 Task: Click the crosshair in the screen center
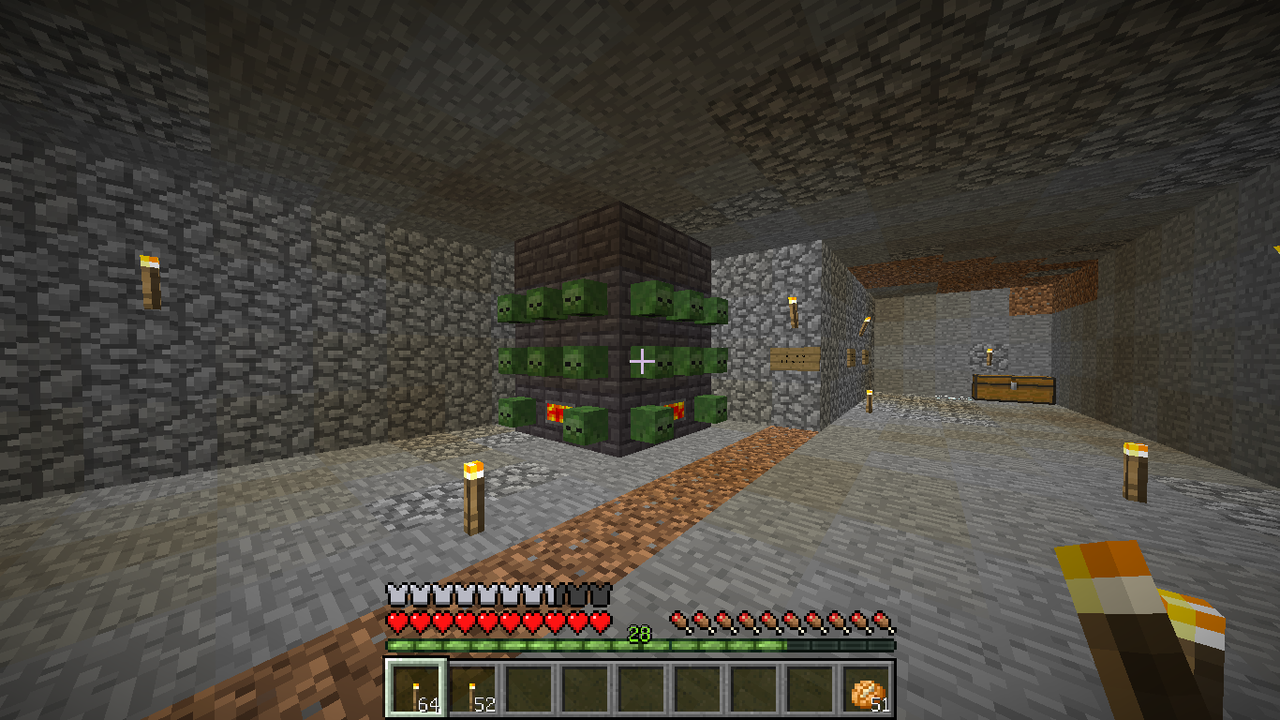point(639,360)
